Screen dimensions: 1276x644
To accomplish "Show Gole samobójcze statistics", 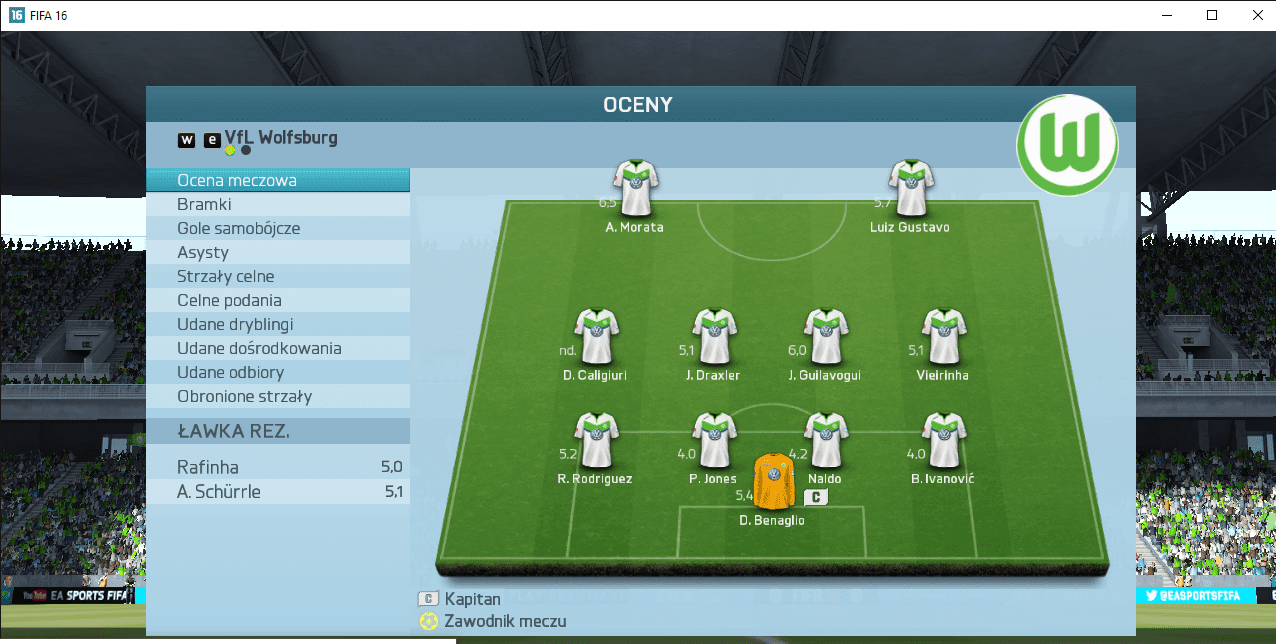I will click(x=278, y=229).
